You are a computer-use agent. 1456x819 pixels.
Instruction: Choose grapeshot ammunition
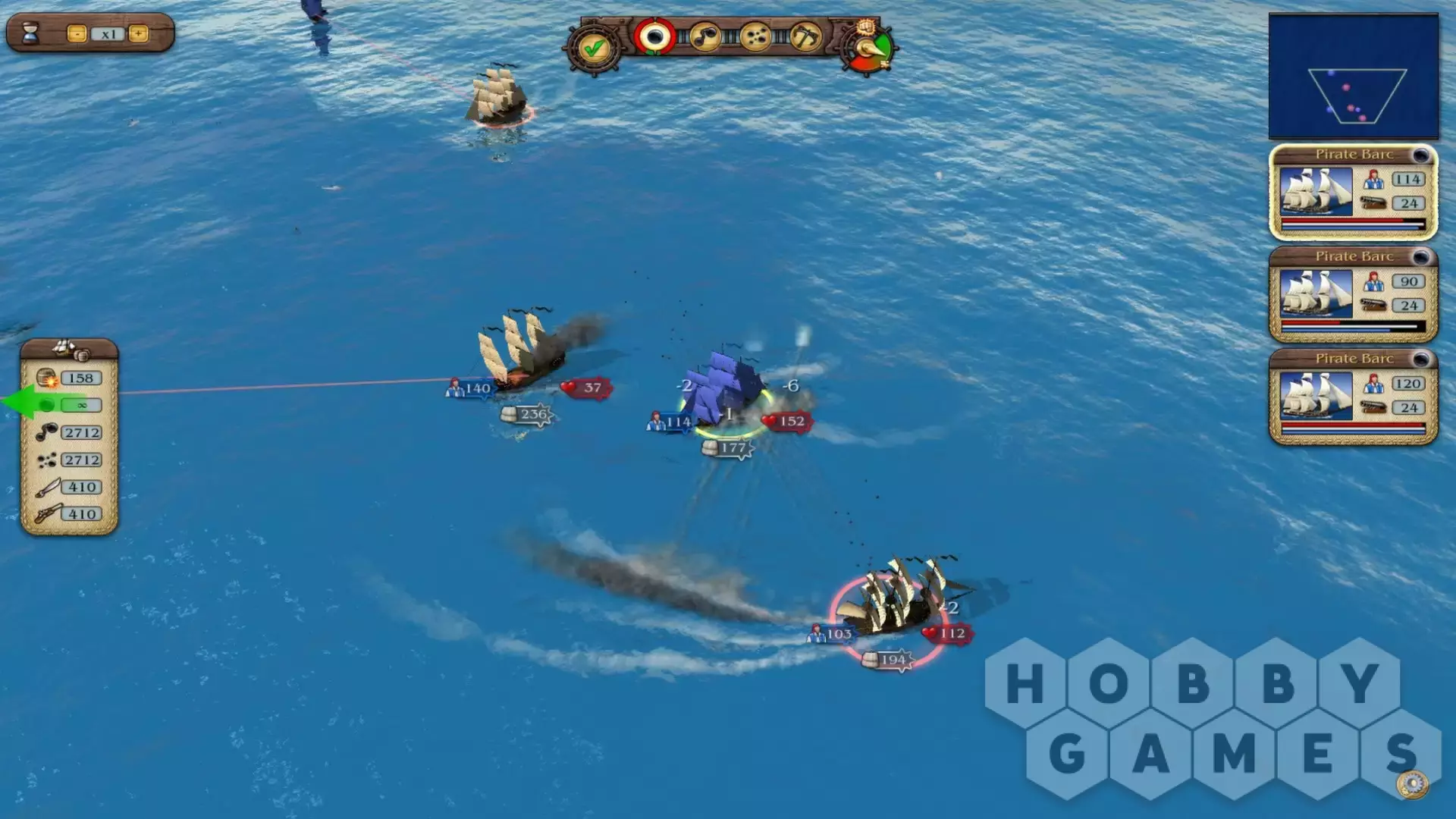(755, 36)
